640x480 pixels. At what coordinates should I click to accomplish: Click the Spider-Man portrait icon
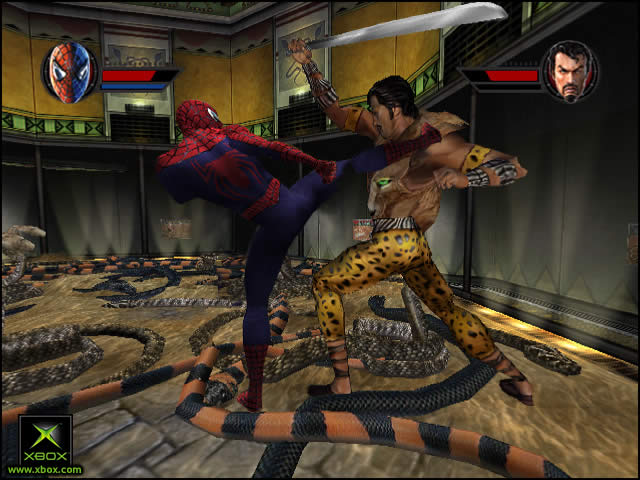68,73
